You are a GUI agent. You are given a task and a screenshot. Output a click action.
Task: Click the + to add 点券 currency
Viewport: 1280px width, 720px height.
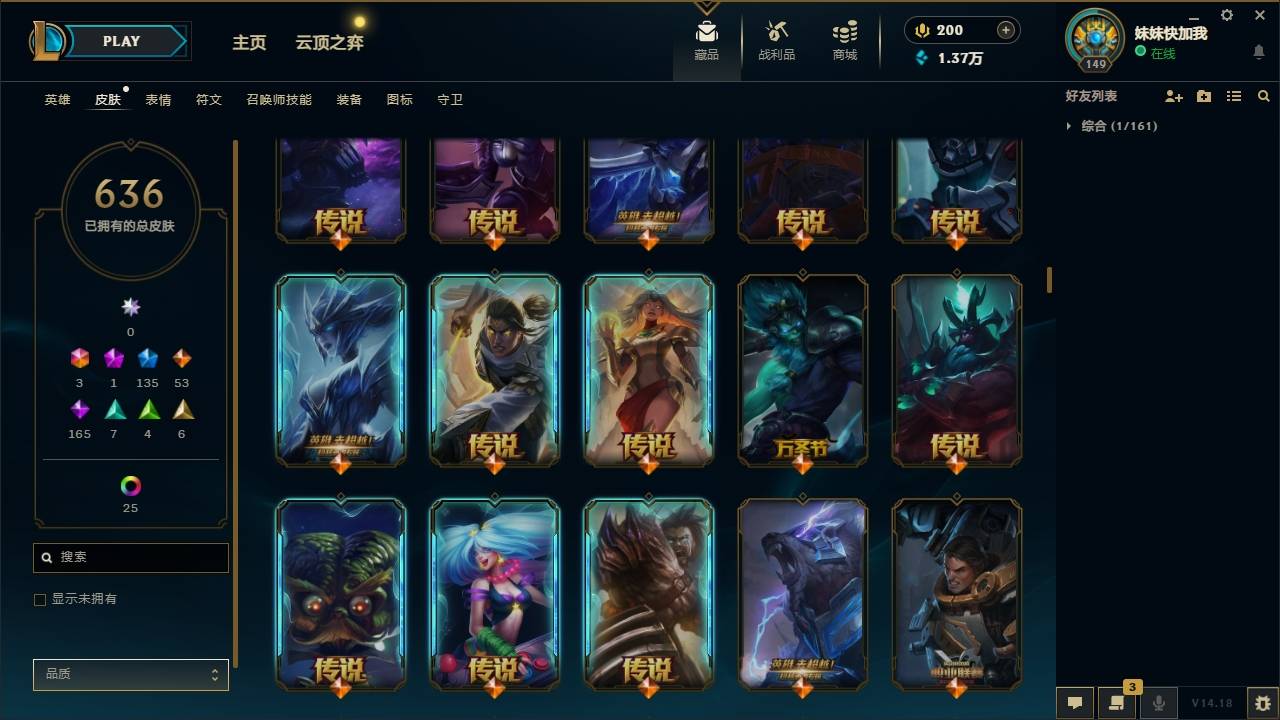coord(1006,30)
